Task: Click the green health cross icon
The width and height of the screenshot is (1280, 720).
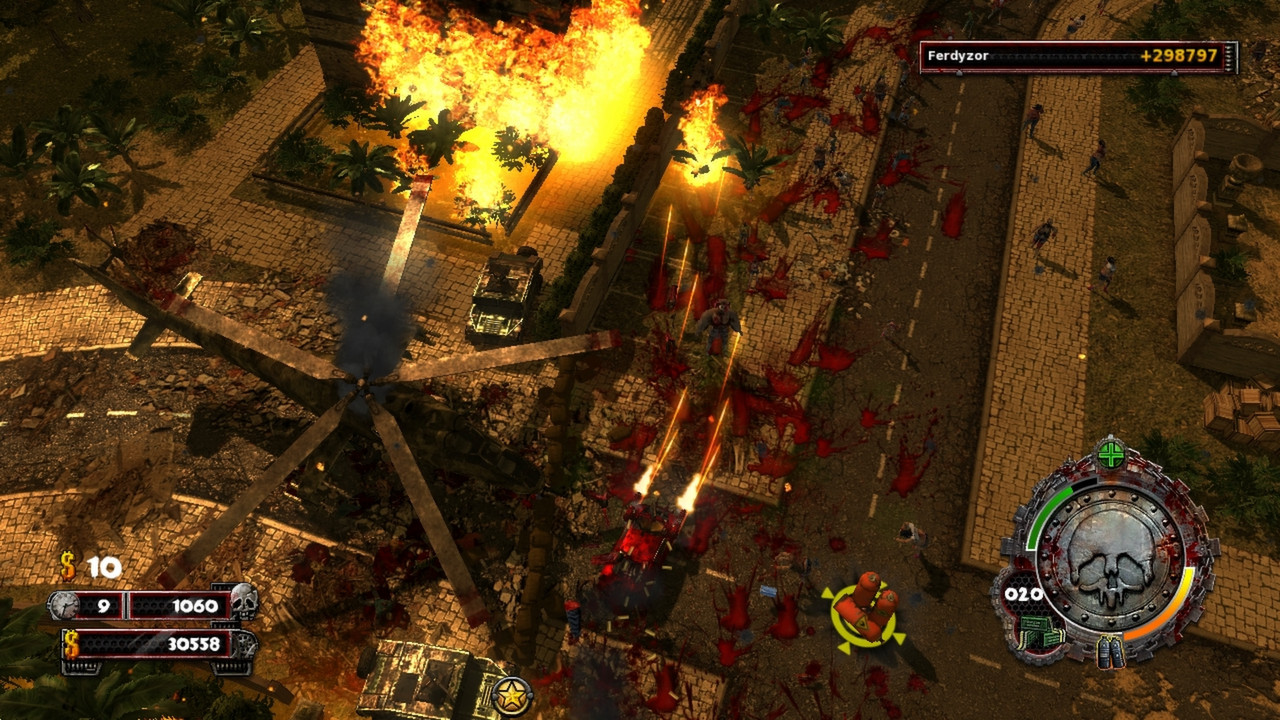Action: (x=1110, y=455)
